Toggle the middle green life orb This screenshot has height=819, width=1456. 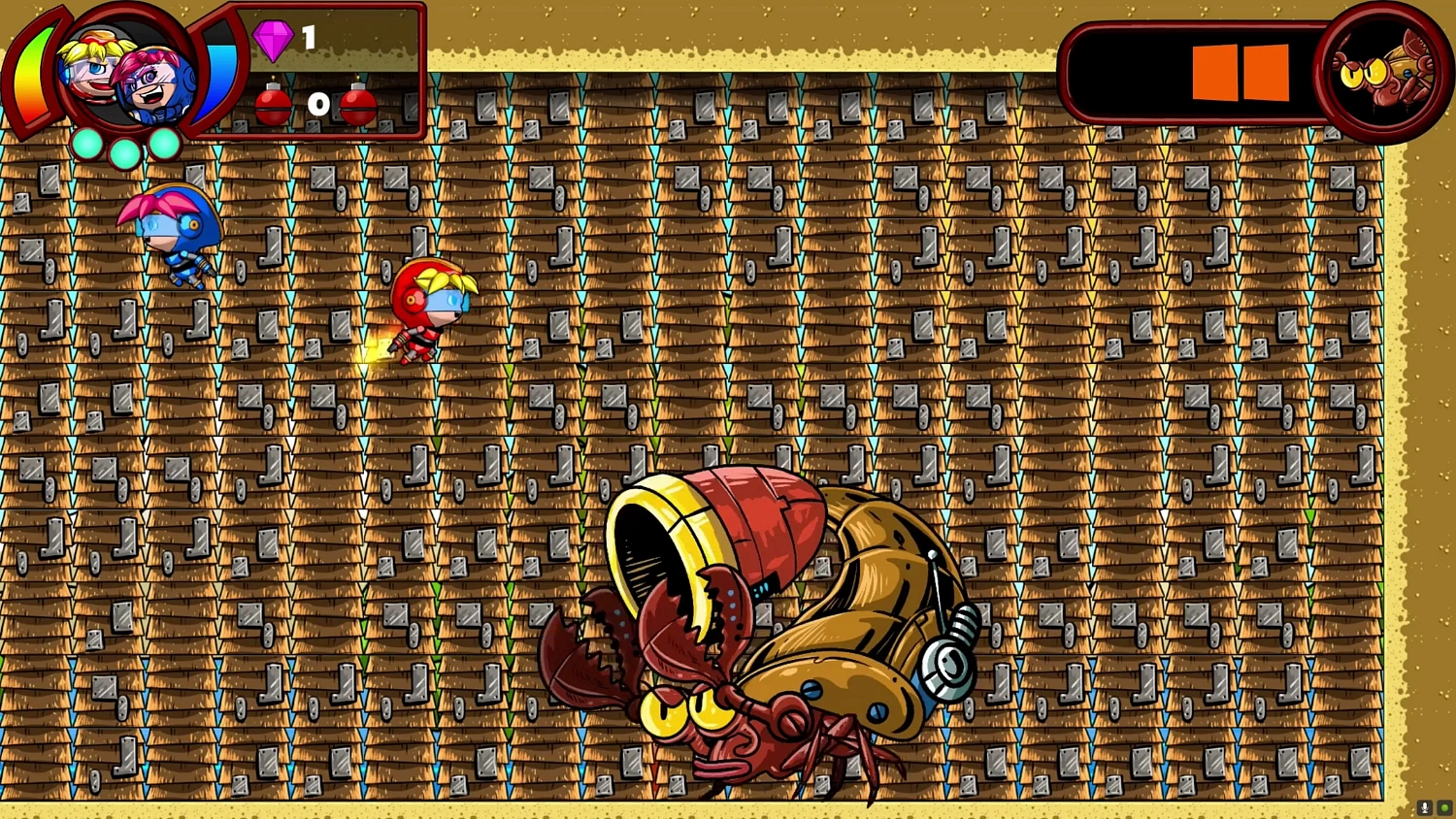click(x=126, y=151)
